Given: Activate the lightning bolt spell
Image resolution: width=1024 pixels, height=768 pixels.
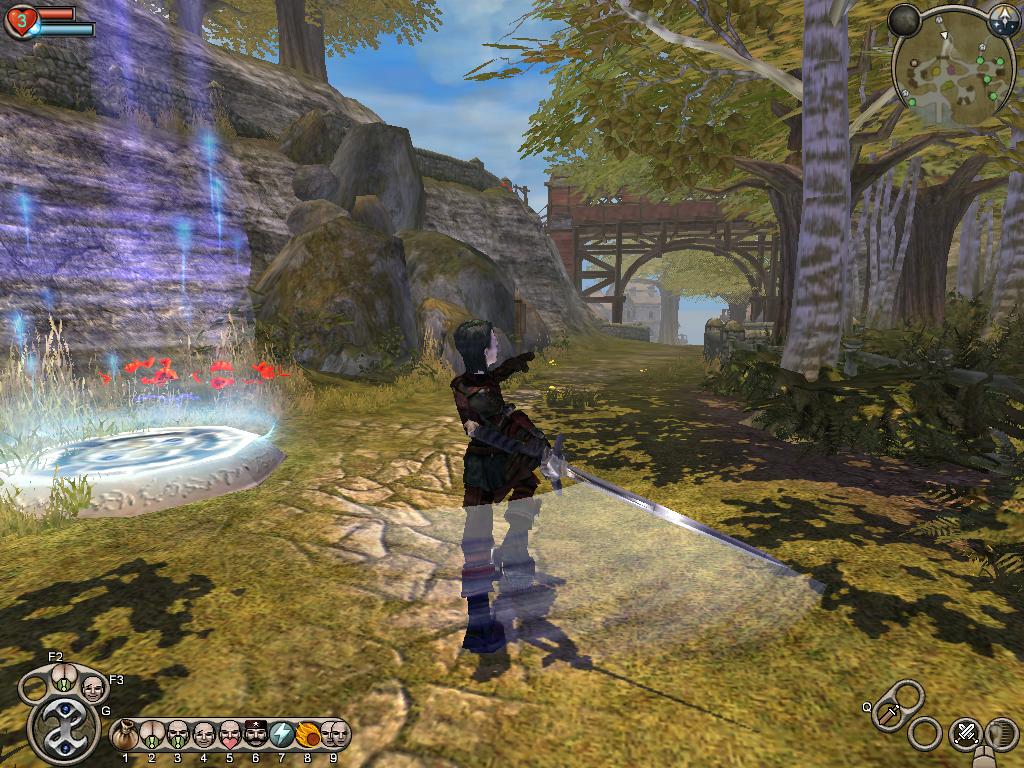Looking at the screenshot, I should click(281, 736).
